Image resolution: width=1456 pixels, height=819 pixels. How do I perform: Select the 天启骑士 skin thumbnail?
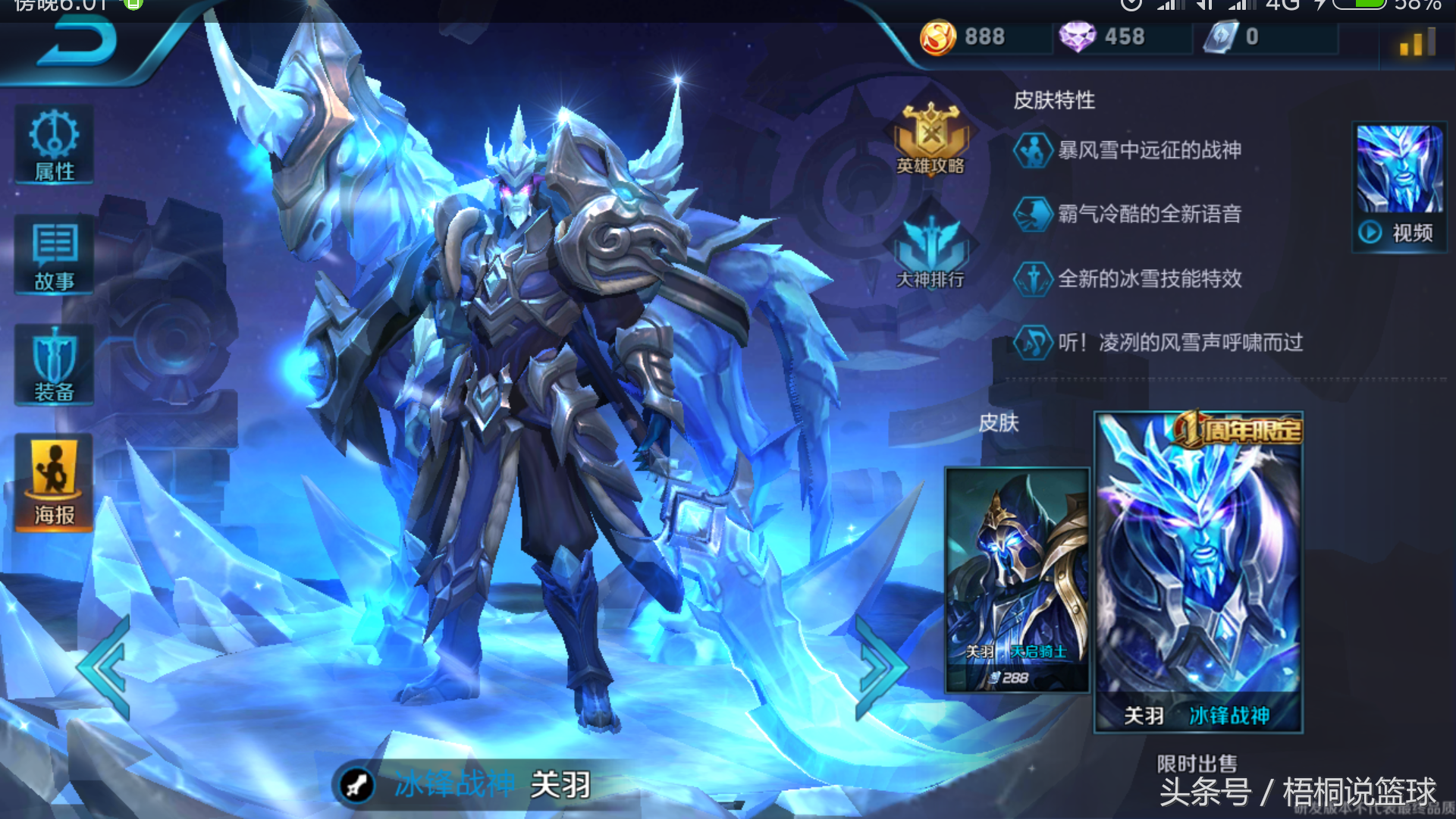(1016, 580)
